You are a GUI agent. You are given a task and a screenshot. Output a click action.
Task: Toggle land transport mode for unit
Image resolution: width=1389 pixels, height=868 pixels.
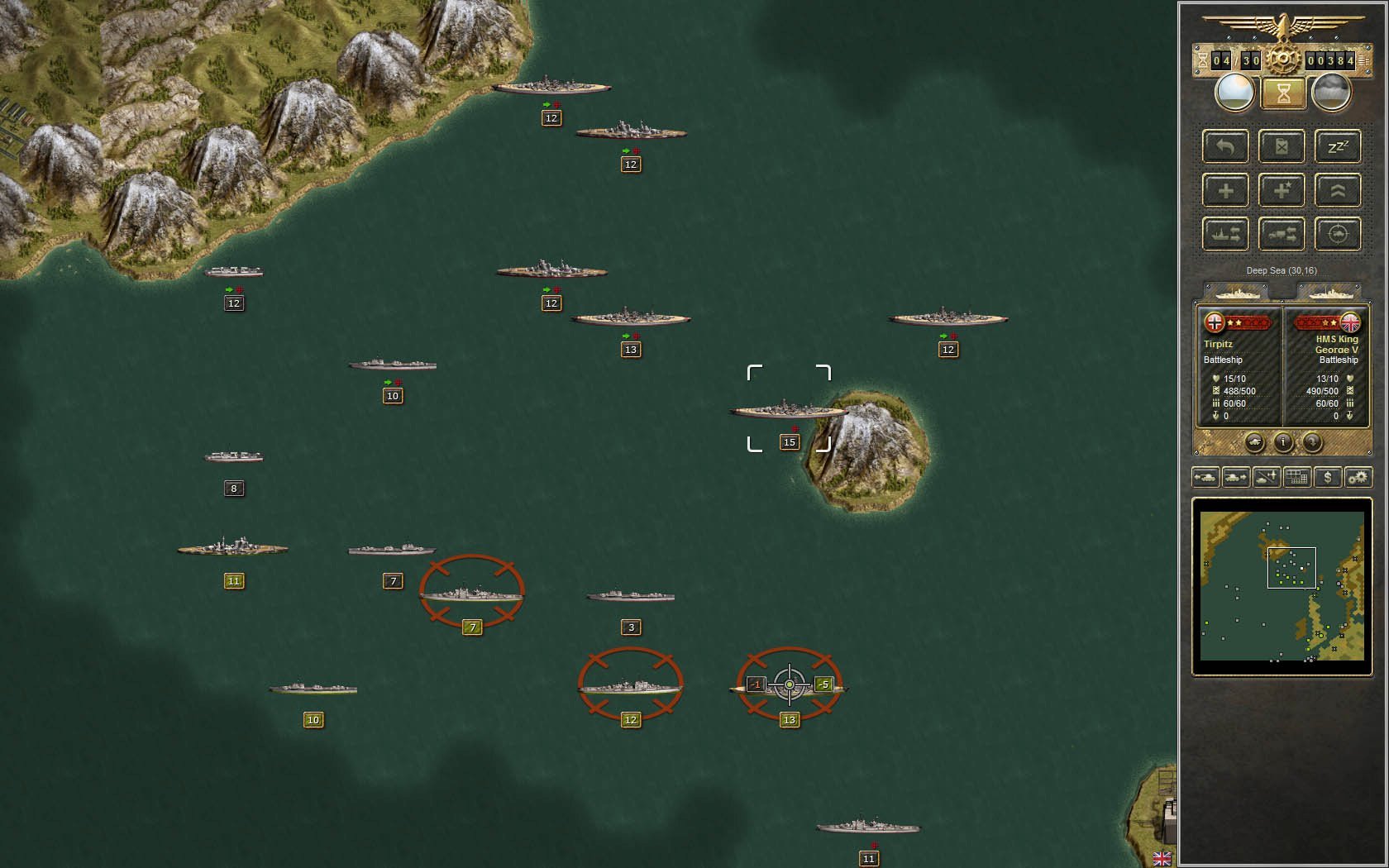coord(1281,233)
